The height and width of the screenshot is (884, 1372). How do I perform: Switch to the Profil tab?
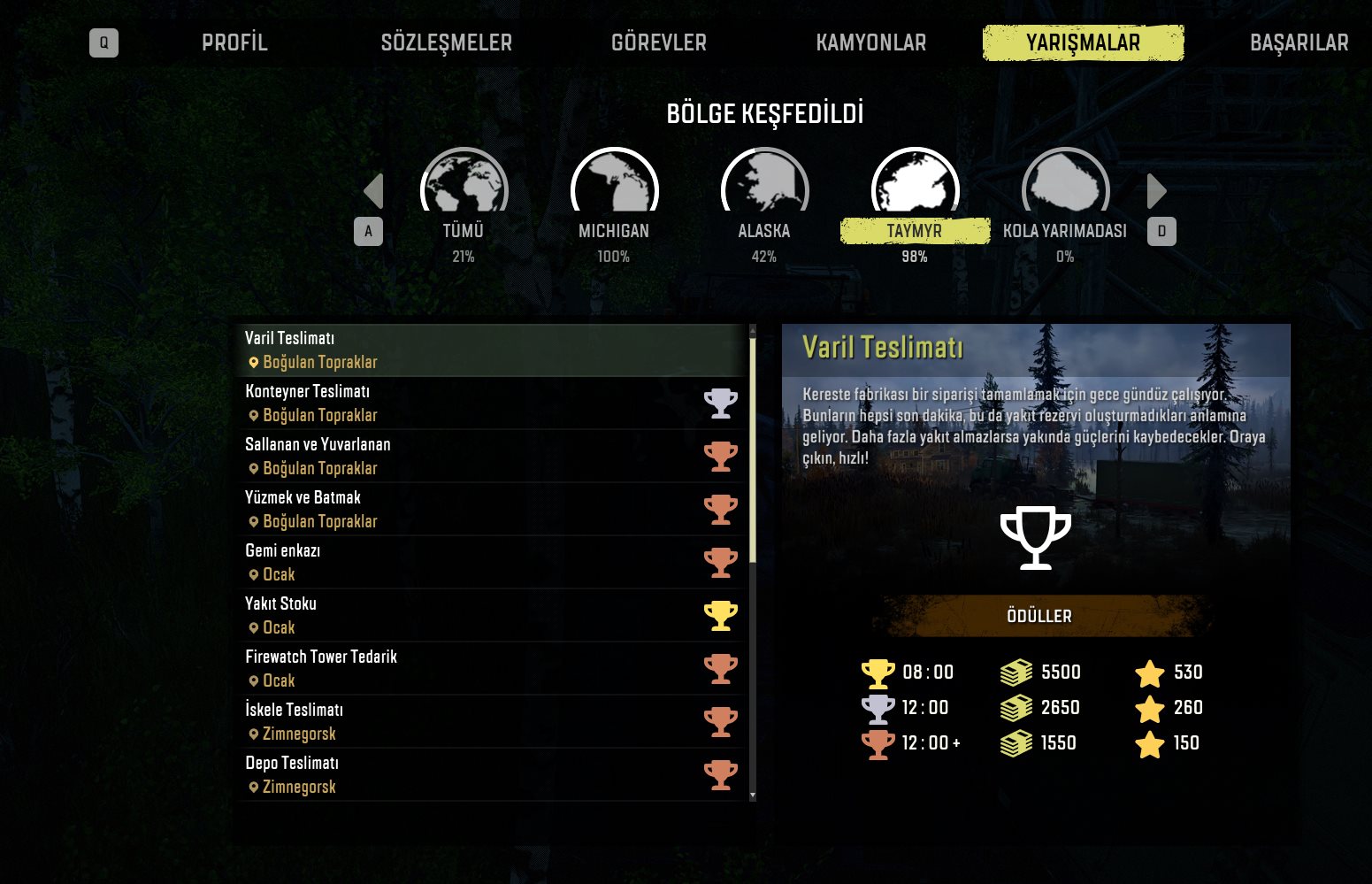pyautogui.click(x=234, y=42)
